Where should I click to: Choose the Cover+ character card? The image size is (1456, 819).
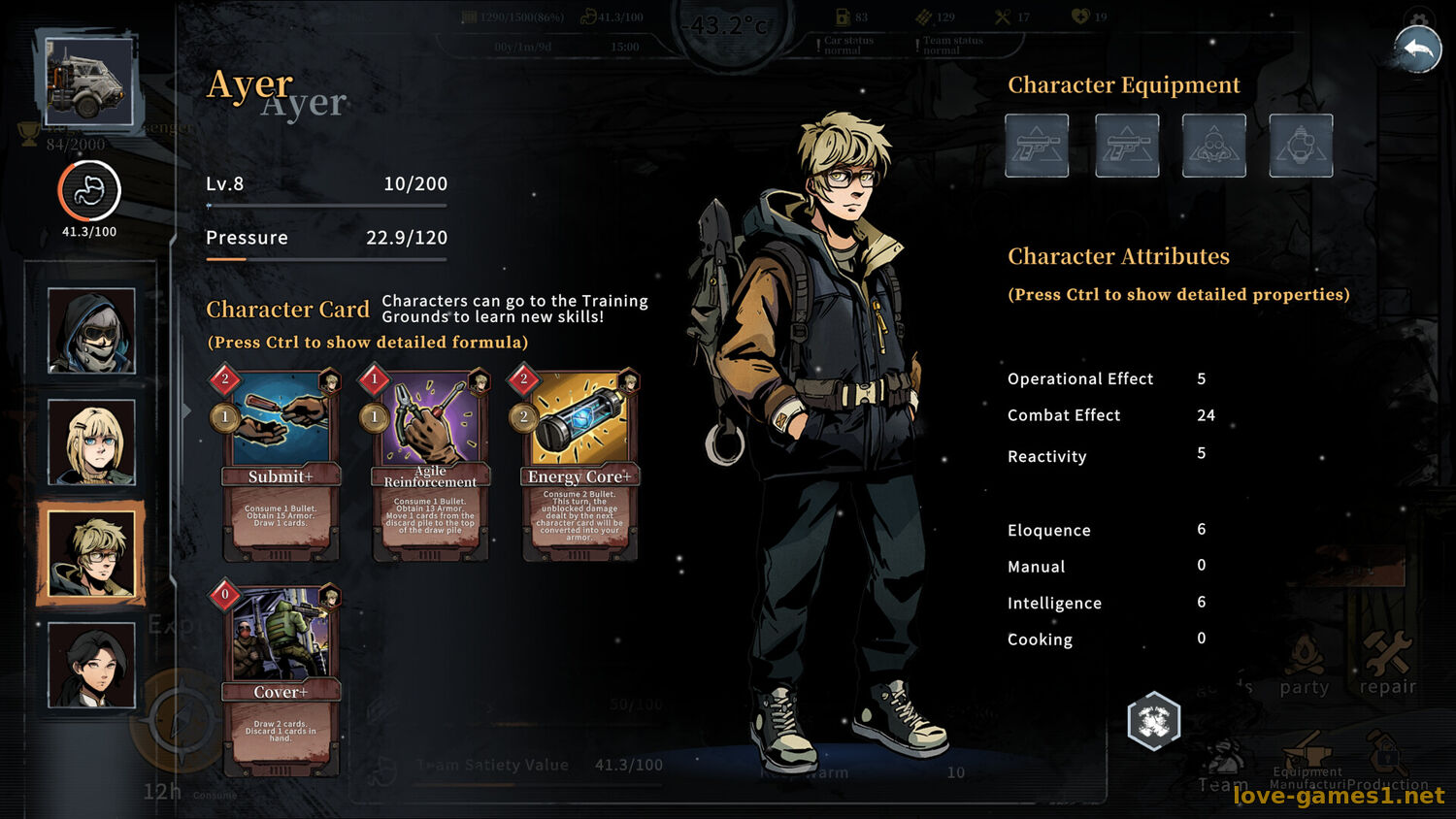pyautogui.click(x=281, y=679)
